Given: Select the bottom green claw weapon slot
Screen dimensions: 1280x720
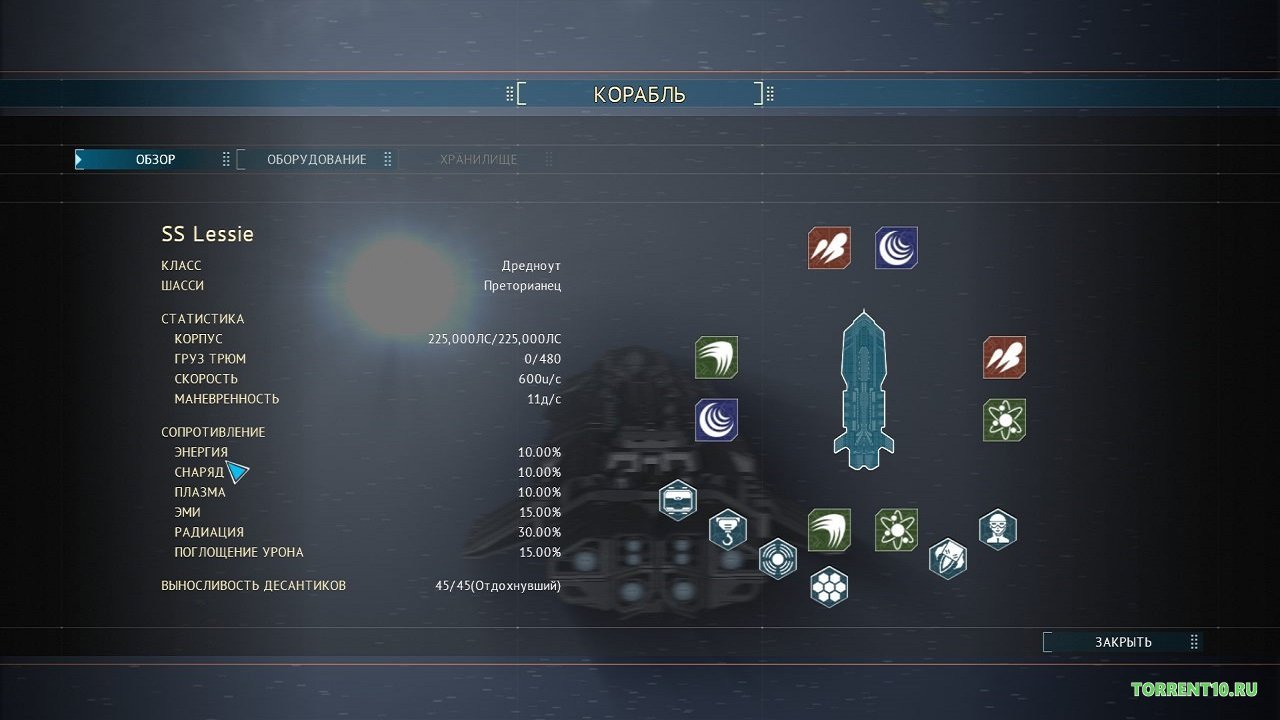Looking at the screenshot, I should click(829, 530).
